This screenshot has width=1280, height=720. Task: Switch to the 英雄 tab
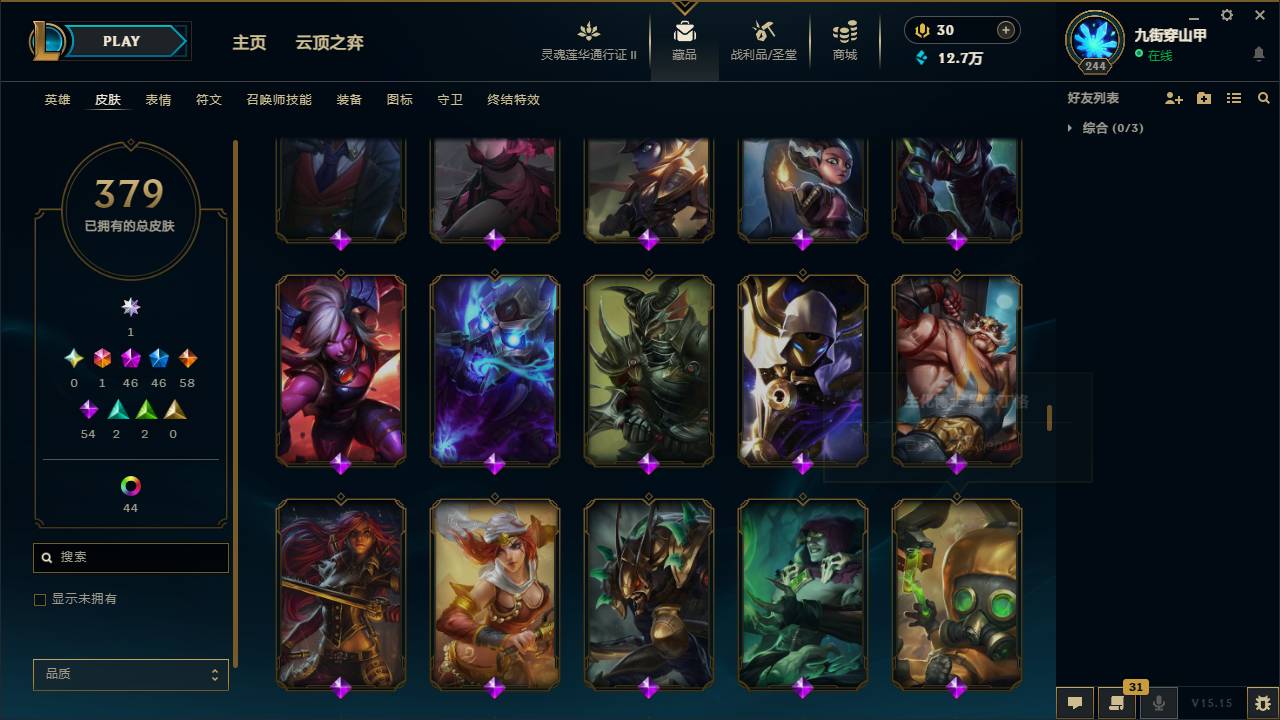click(57, 100)
